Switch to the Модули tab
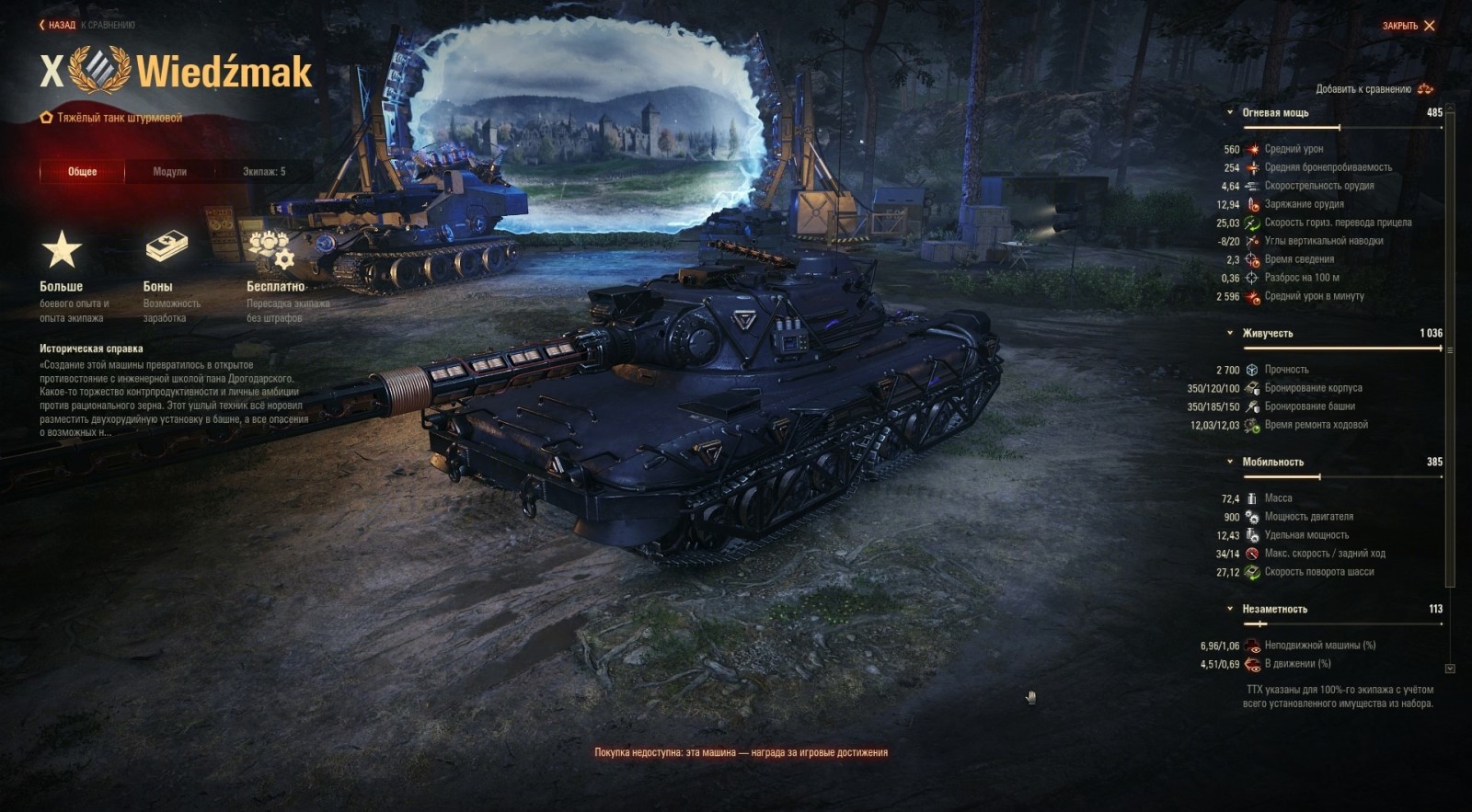This screenshot has height=812, width=1472. (x=170, y=171)
